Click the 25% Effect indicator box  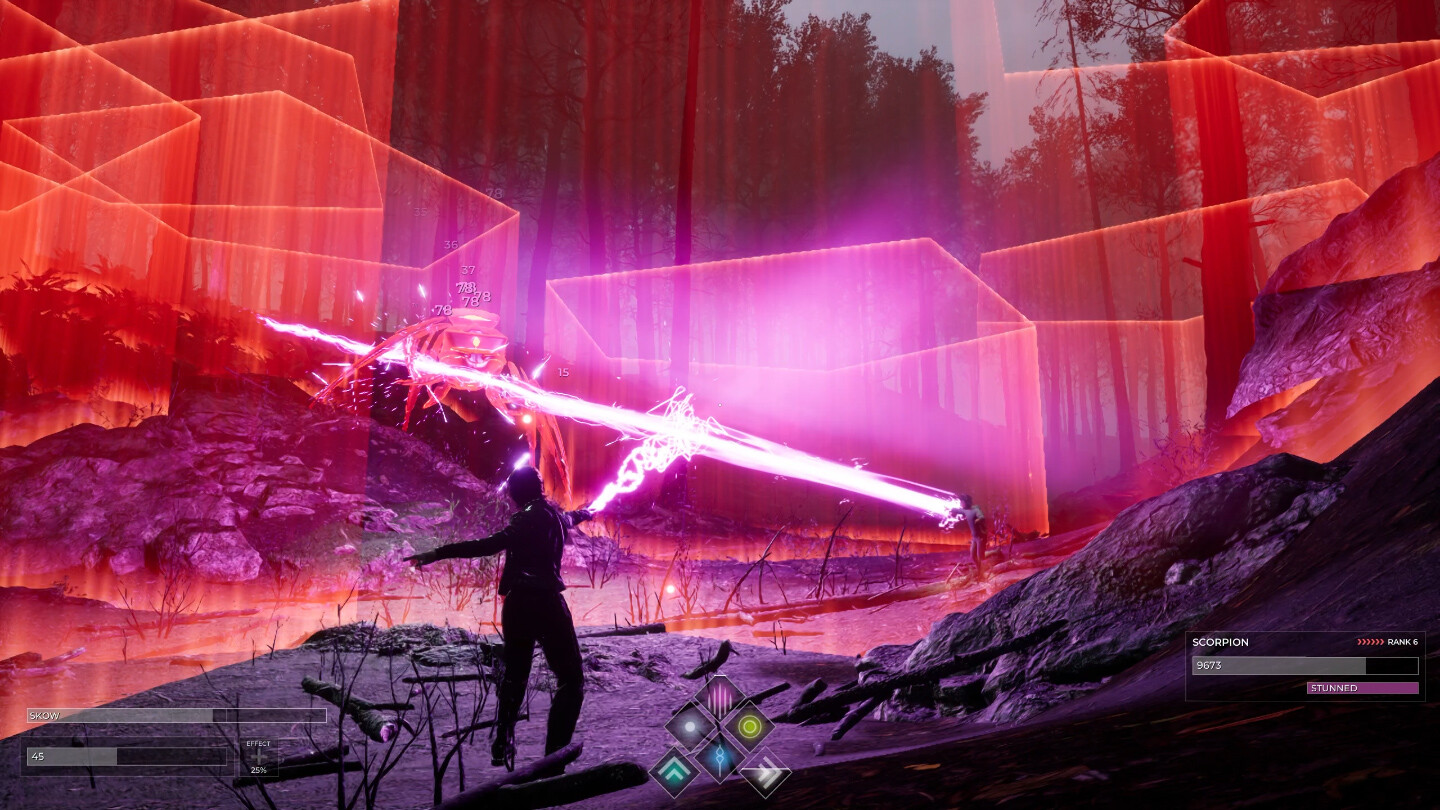258,759
